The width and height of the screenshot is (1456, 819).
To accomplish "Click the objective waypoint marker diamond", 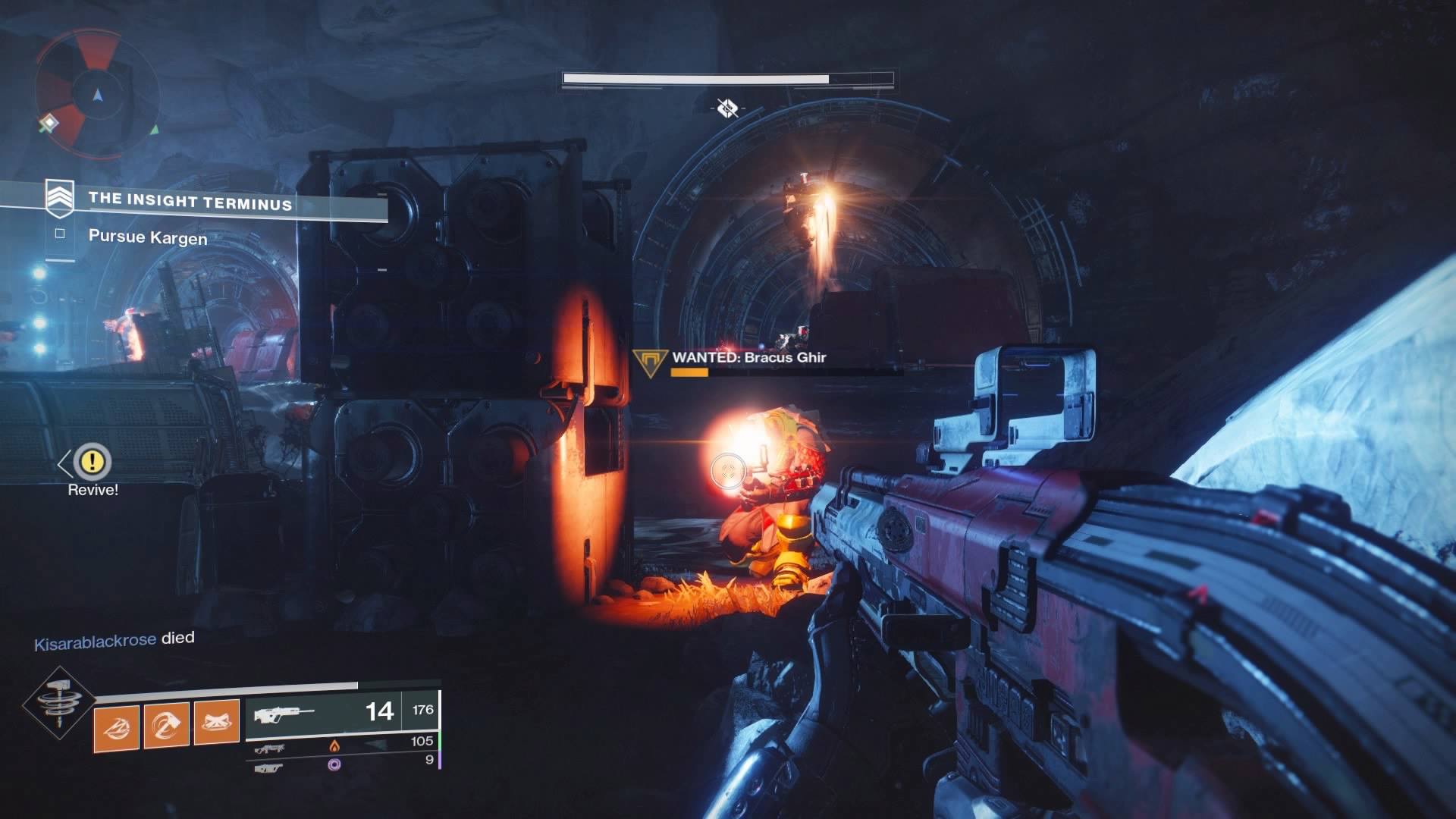I will tap(727, 108).
